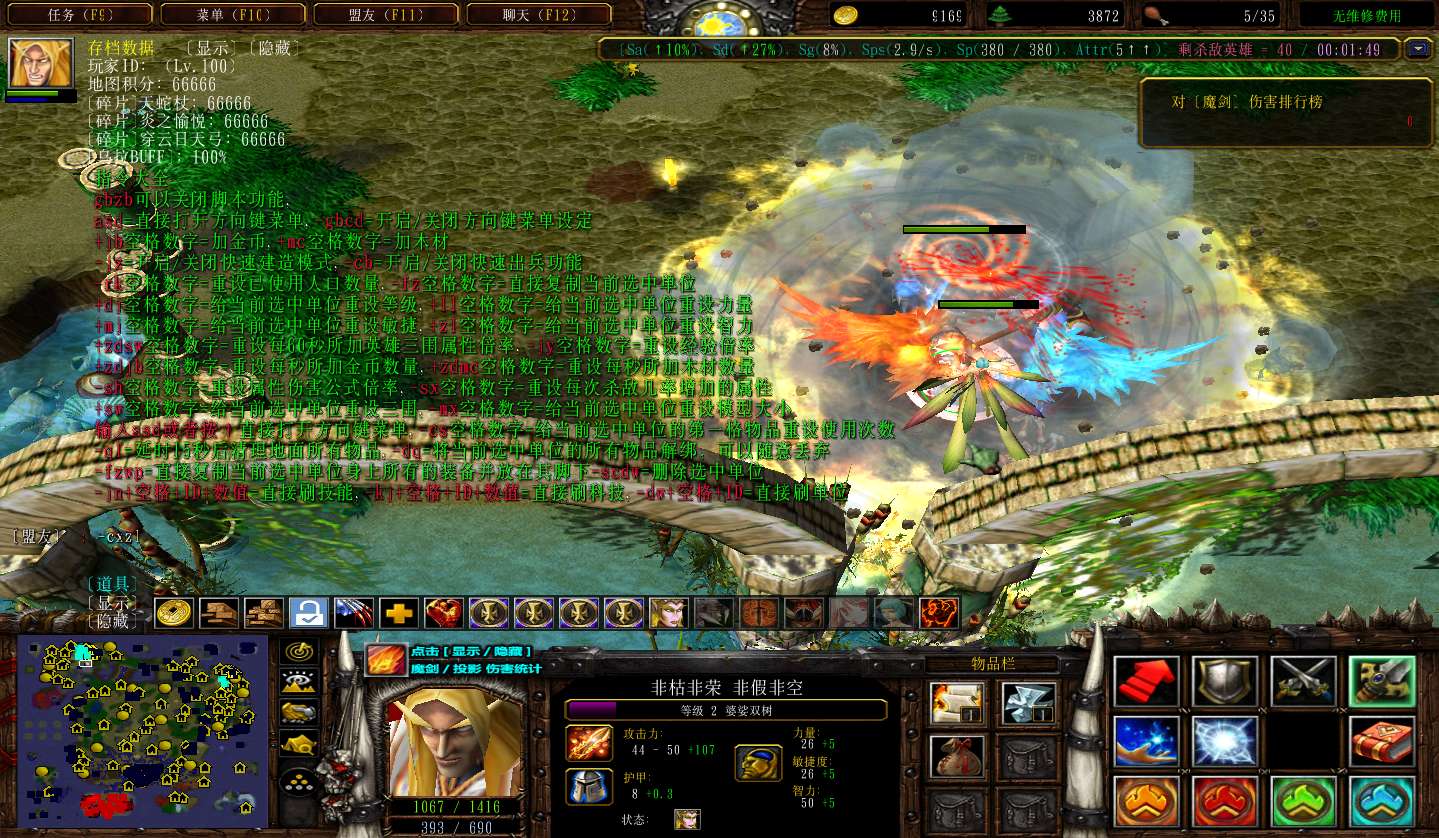Collapse the top-right status bar dropdown arrow

click(1417, 48)
